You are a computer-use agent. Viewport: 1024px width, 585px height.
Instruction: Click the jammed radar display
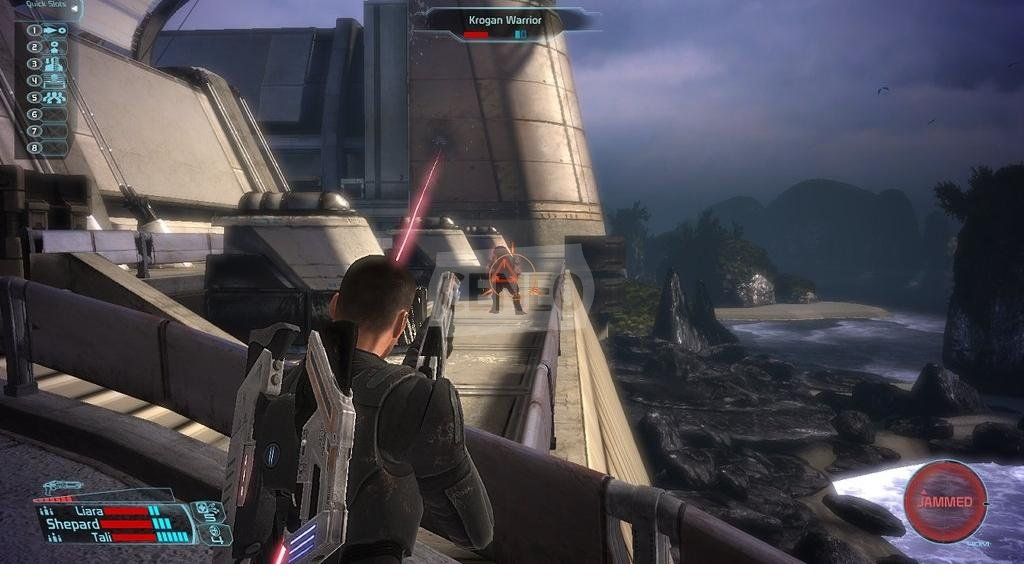click(x=944, y=499)
